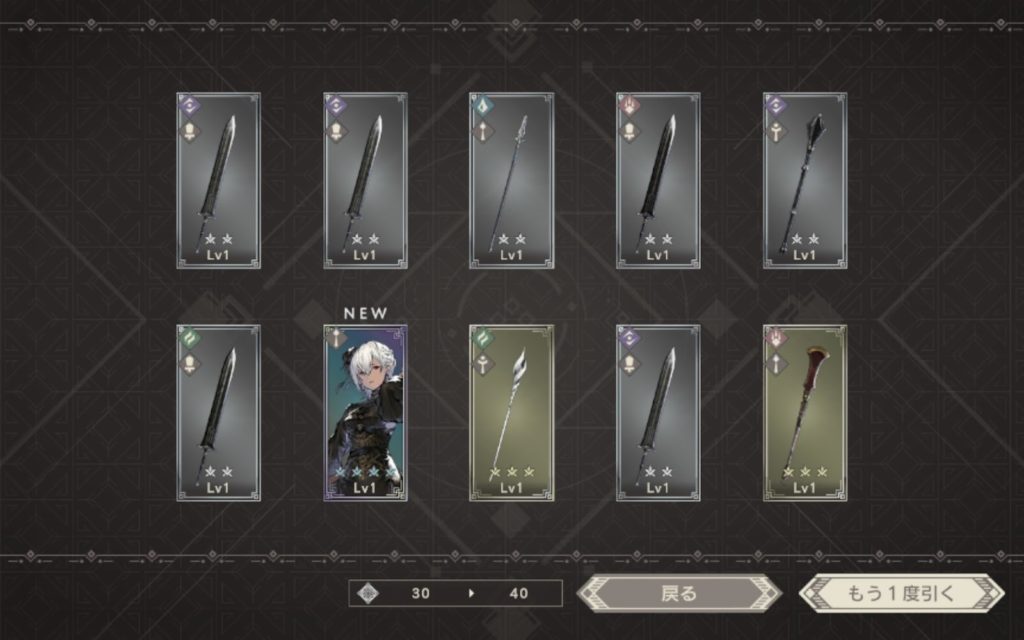Viewport: 1024px width, 640px height.
Task: Choose the greatsword card with red fire icon
Action: pyautogui.click(x=658, y=181)
